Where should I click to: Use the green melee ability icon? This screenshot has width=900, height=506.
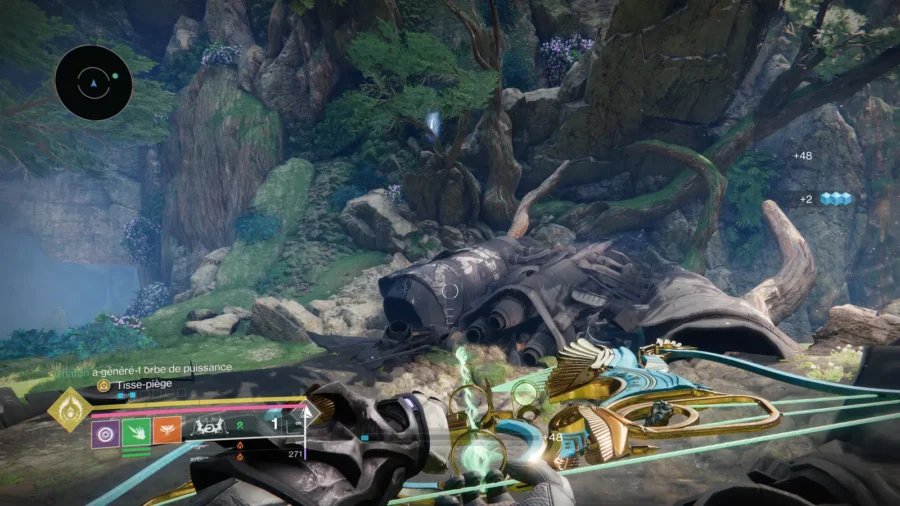[136, 431]
